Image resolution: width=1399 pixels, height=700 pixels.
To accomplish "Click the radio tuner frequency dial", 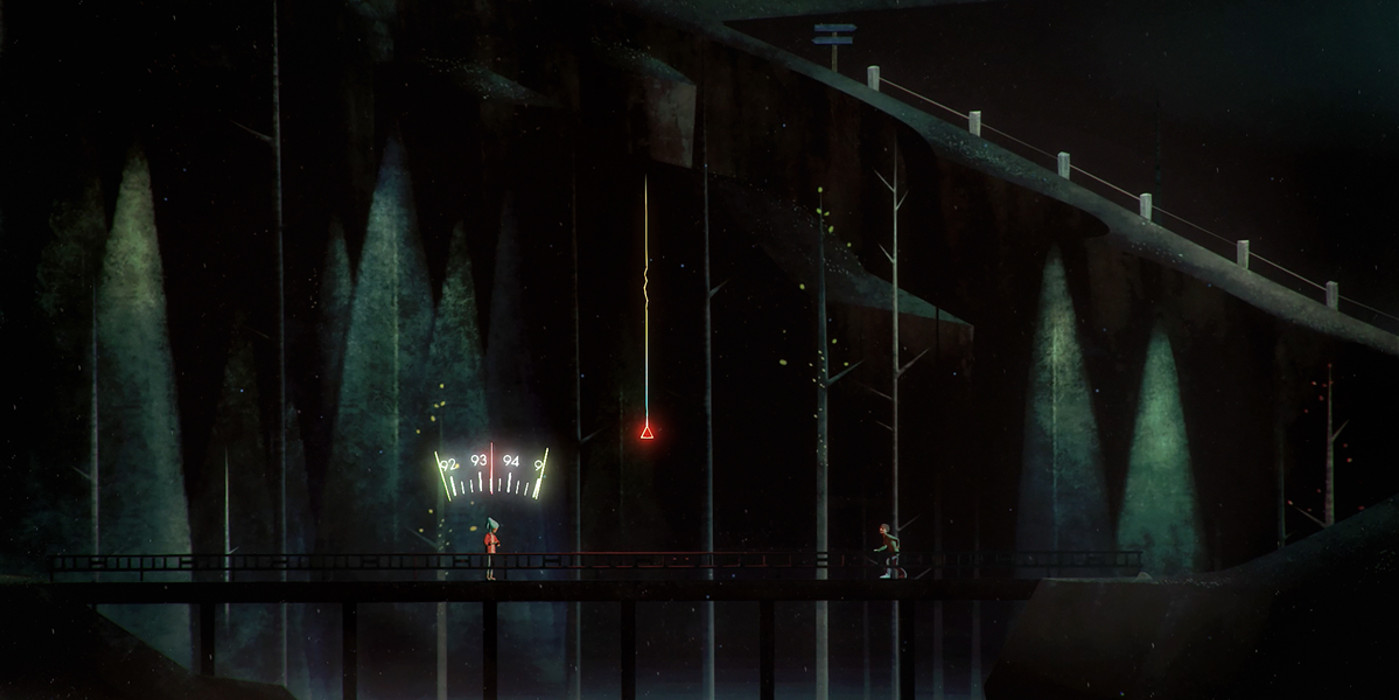I will pyautogui.click(x=491, y=473).
